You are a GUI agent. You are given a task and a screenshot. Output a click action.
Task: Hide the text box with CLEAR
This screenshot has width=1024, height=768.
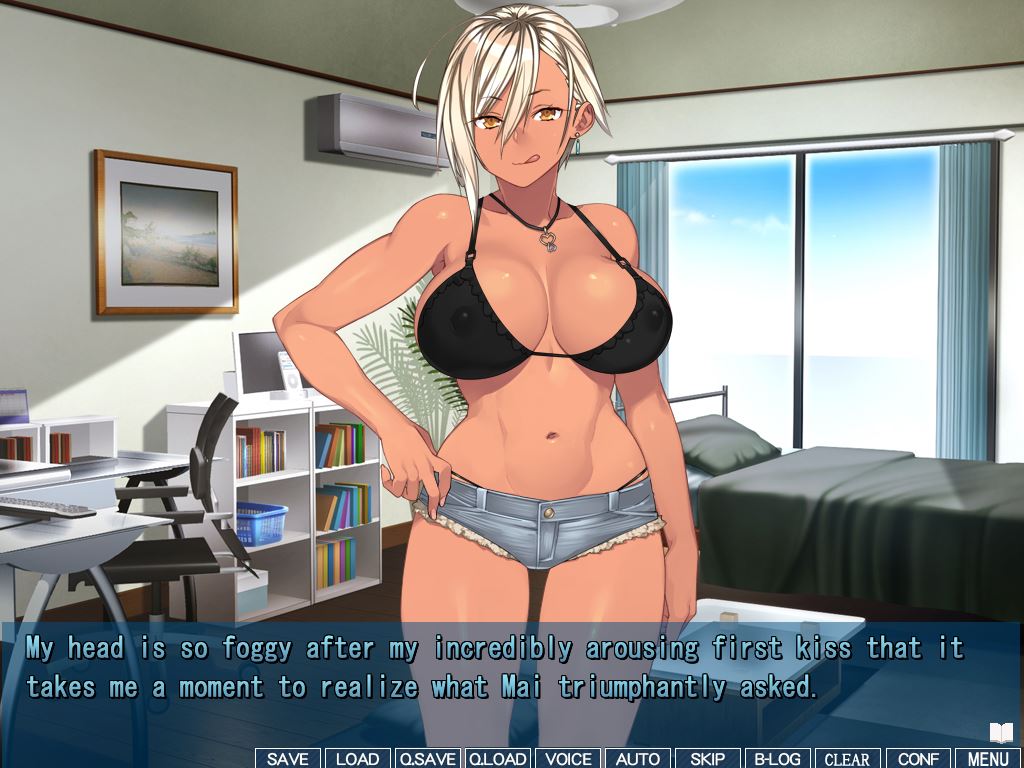point(847,759)
